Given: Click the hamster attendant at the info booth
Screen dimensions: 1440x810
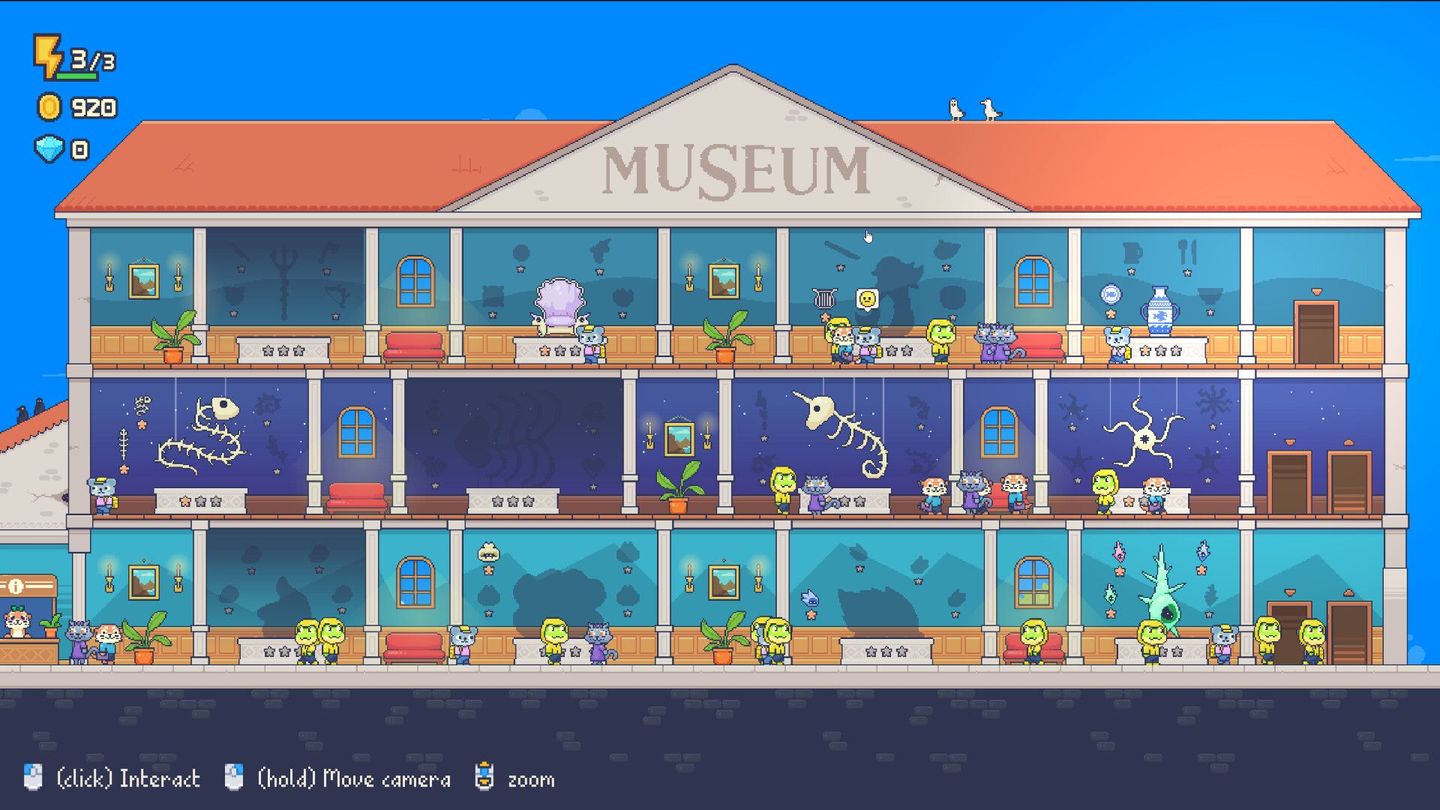Looking at the screenshot, I should [x=17, y=627].
